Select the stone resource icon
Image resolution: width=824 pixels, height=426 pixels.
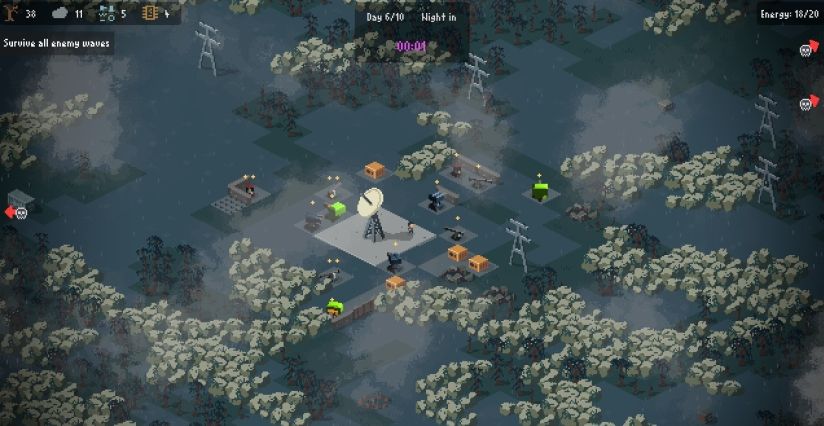[x=60, y=14]
